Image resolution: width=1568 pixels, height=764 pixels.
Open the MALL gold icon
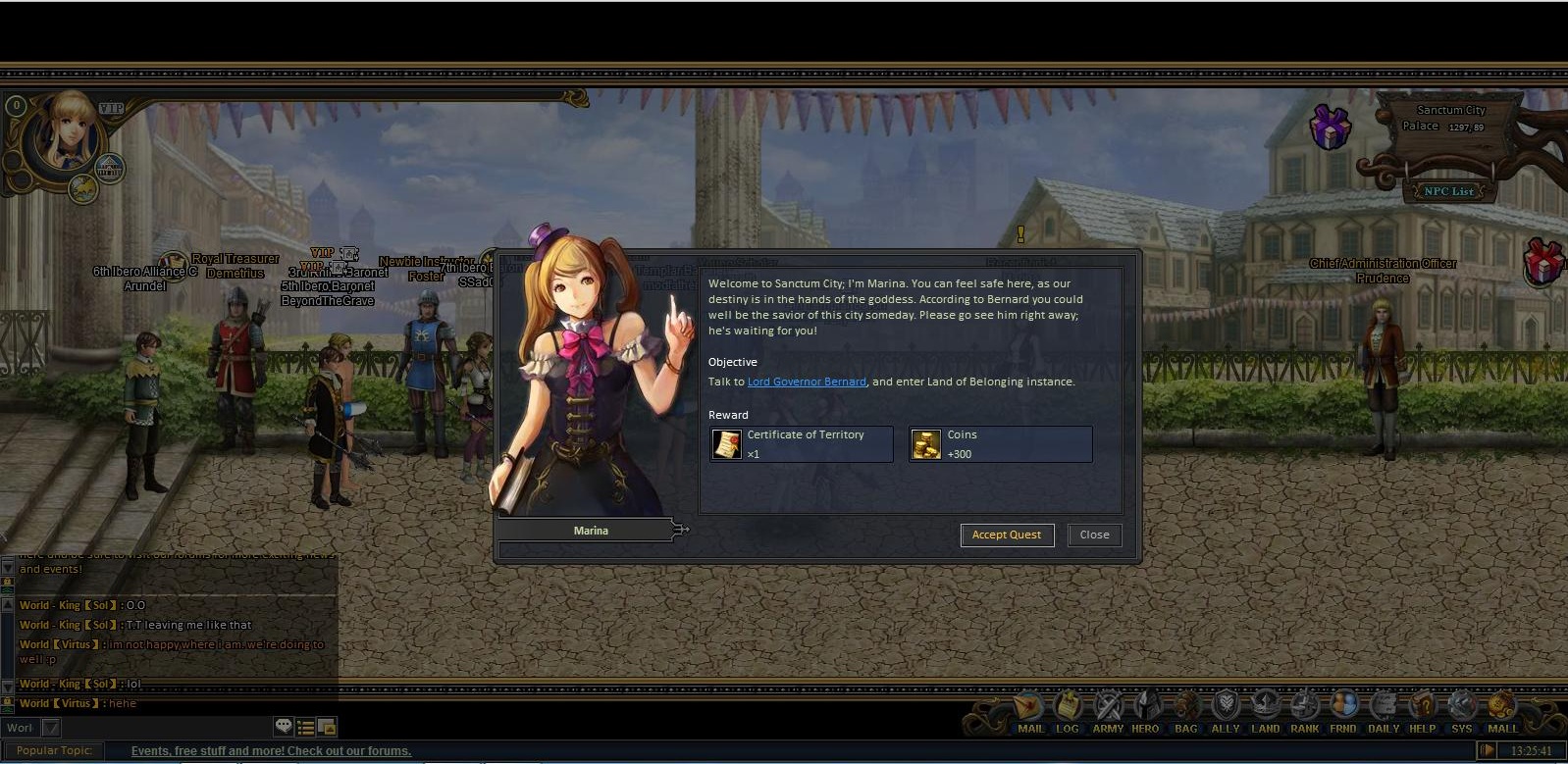1502,706
